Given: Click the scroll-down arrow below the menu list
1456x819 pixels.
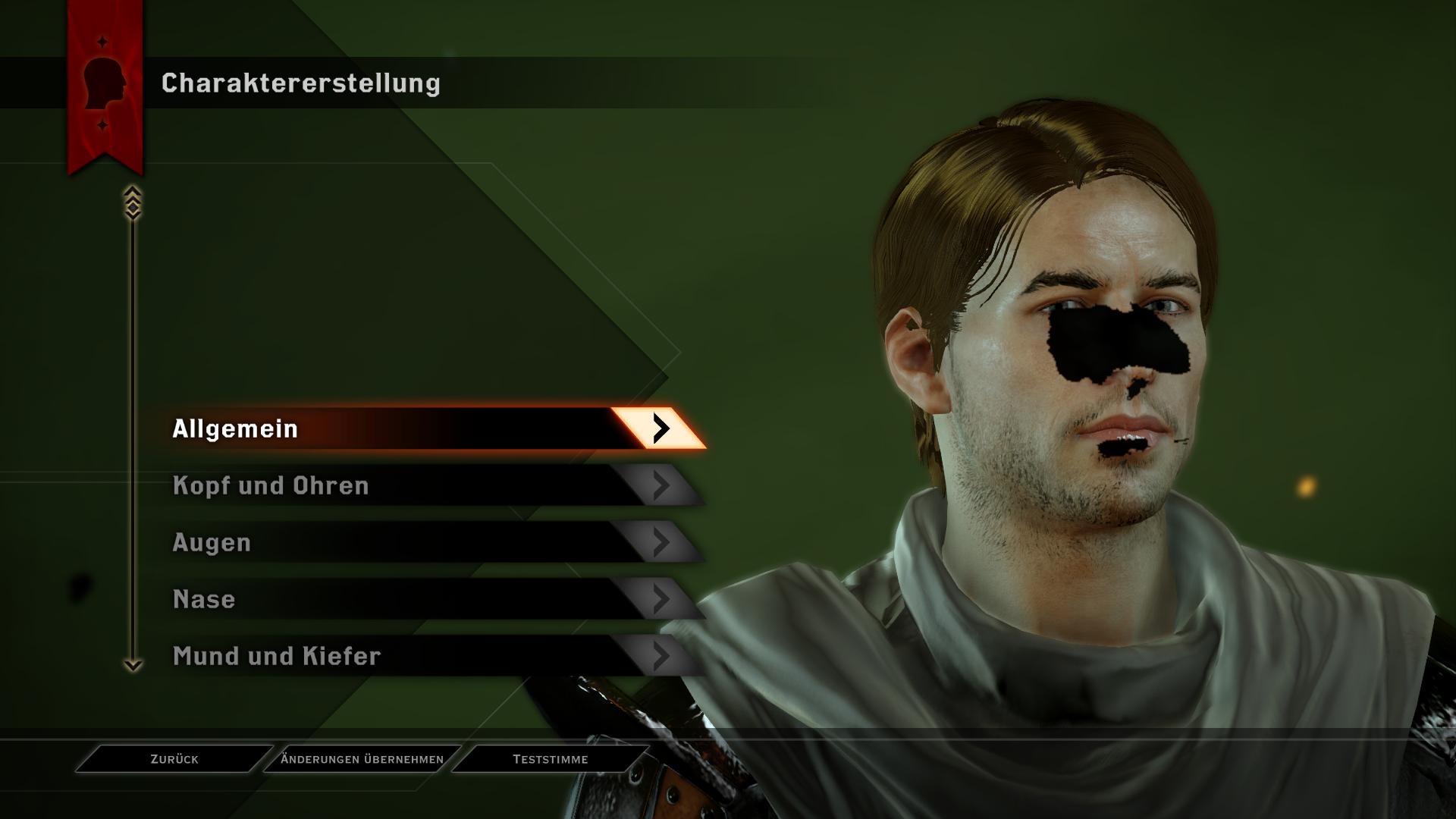Looking at the screenshot, I should pyautogui.click(x=133, y=665).
